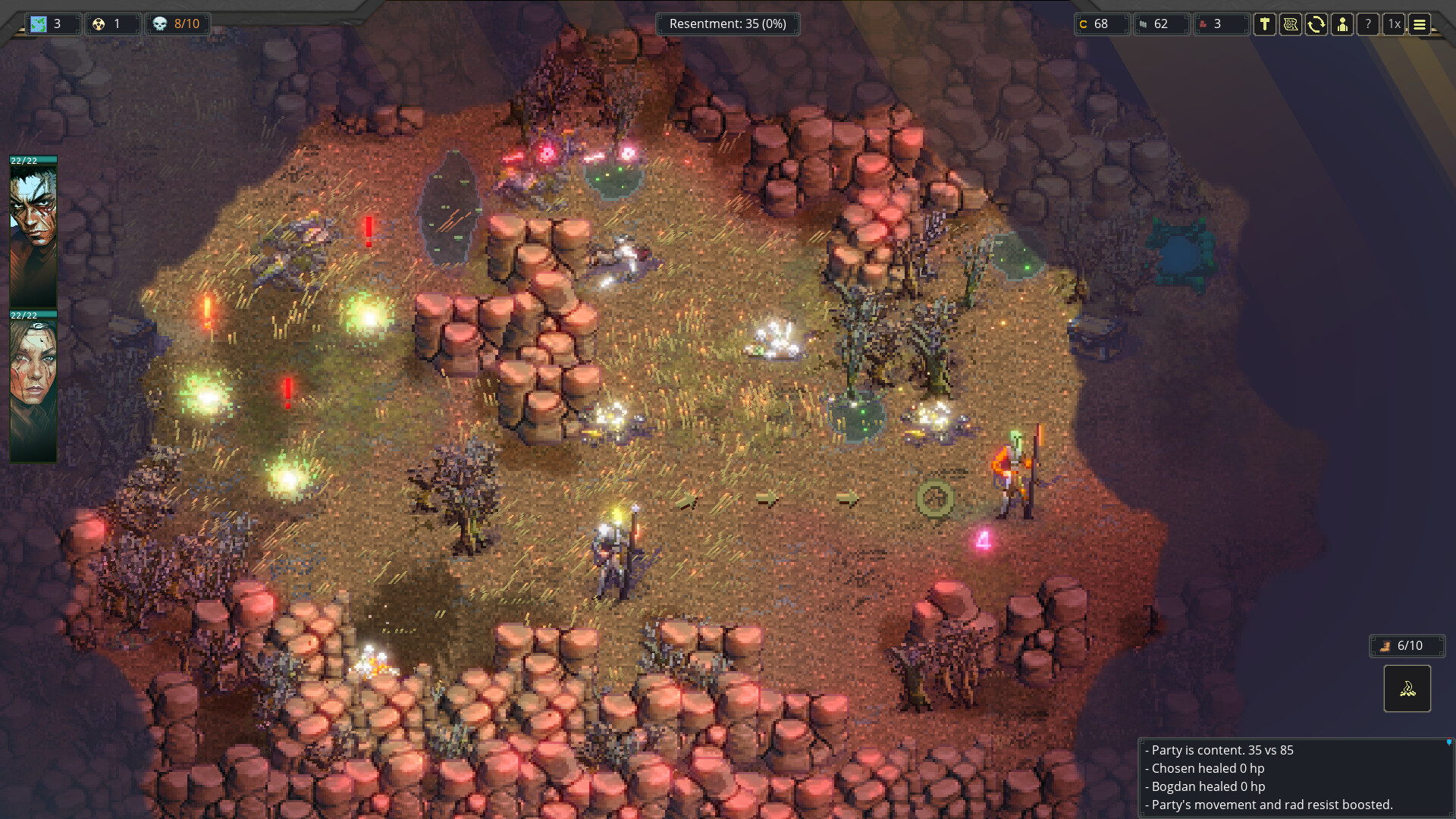Viewport: 1456px width, 819px height.
Task: Toggle the 1x game speed control
Action: 1393,24
